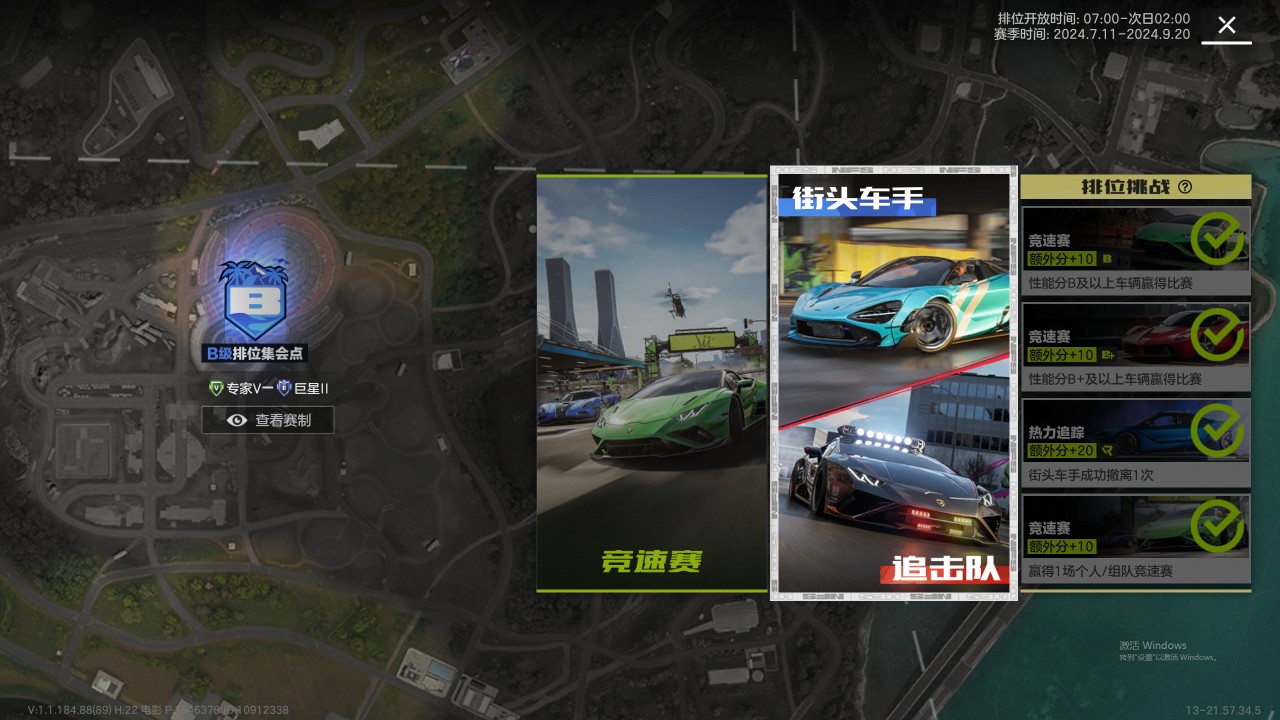Select the 竞速赛 race mode card
1280x720 pixels.
[652, 383]
